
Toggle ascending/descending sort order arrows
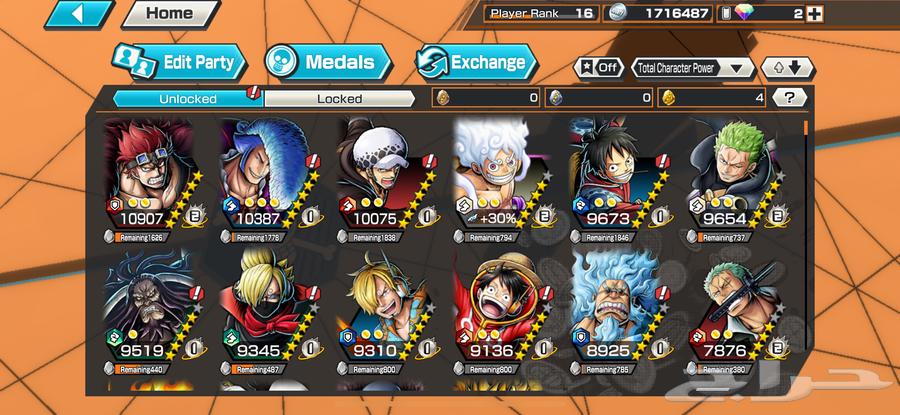[x=787, y=68]
